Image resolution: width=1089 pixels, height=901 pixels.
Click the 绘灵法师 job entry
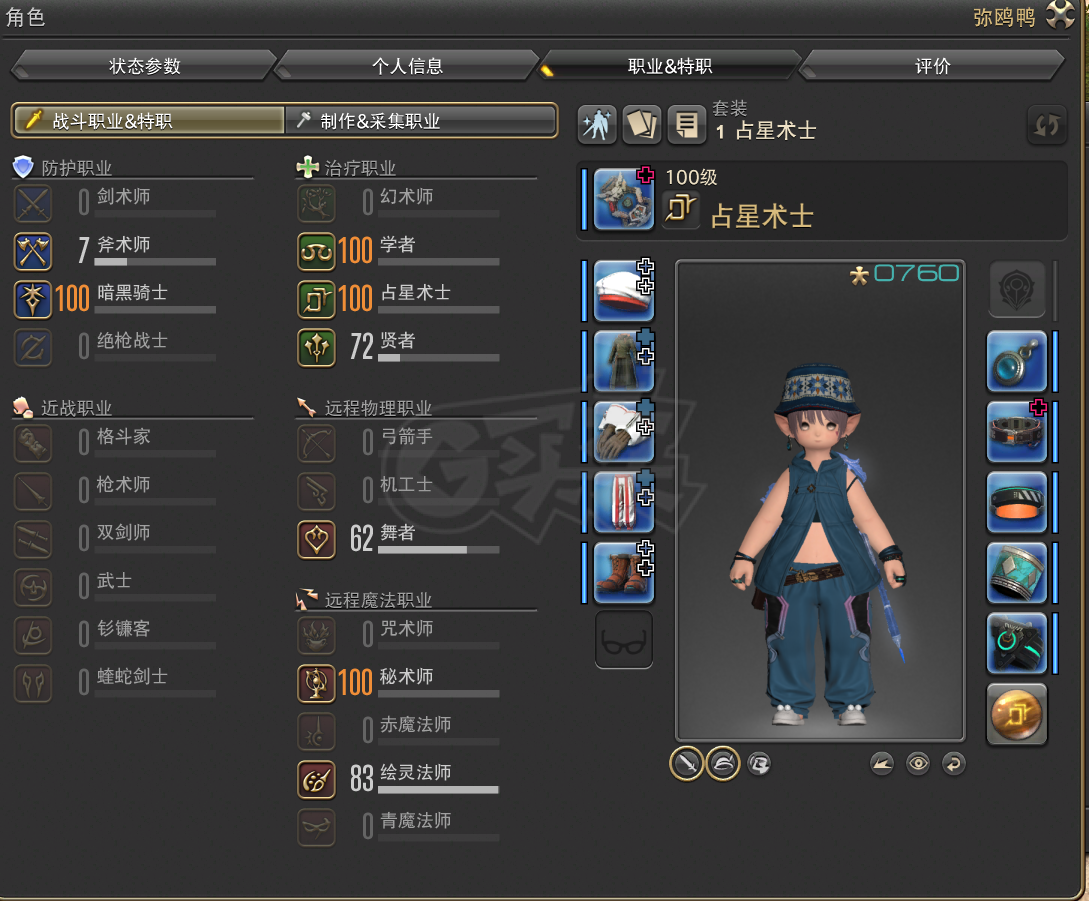click(413, 774)
